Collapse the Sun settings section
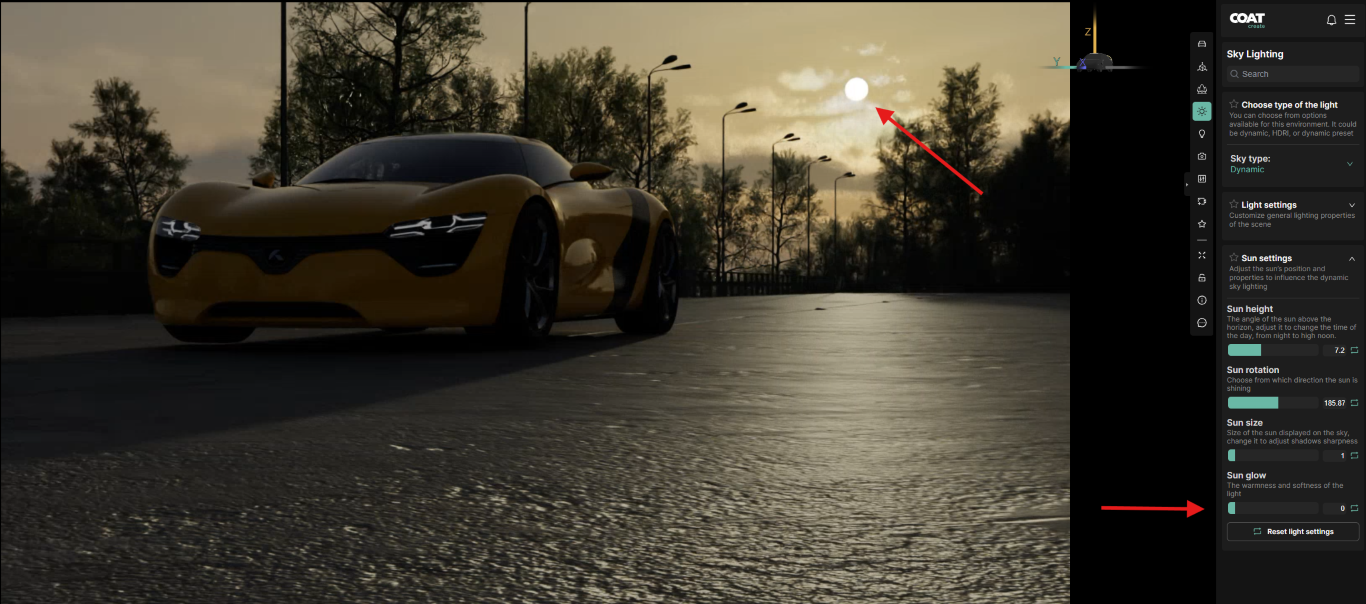1366x604 pixels. (x=1352, y=258)
